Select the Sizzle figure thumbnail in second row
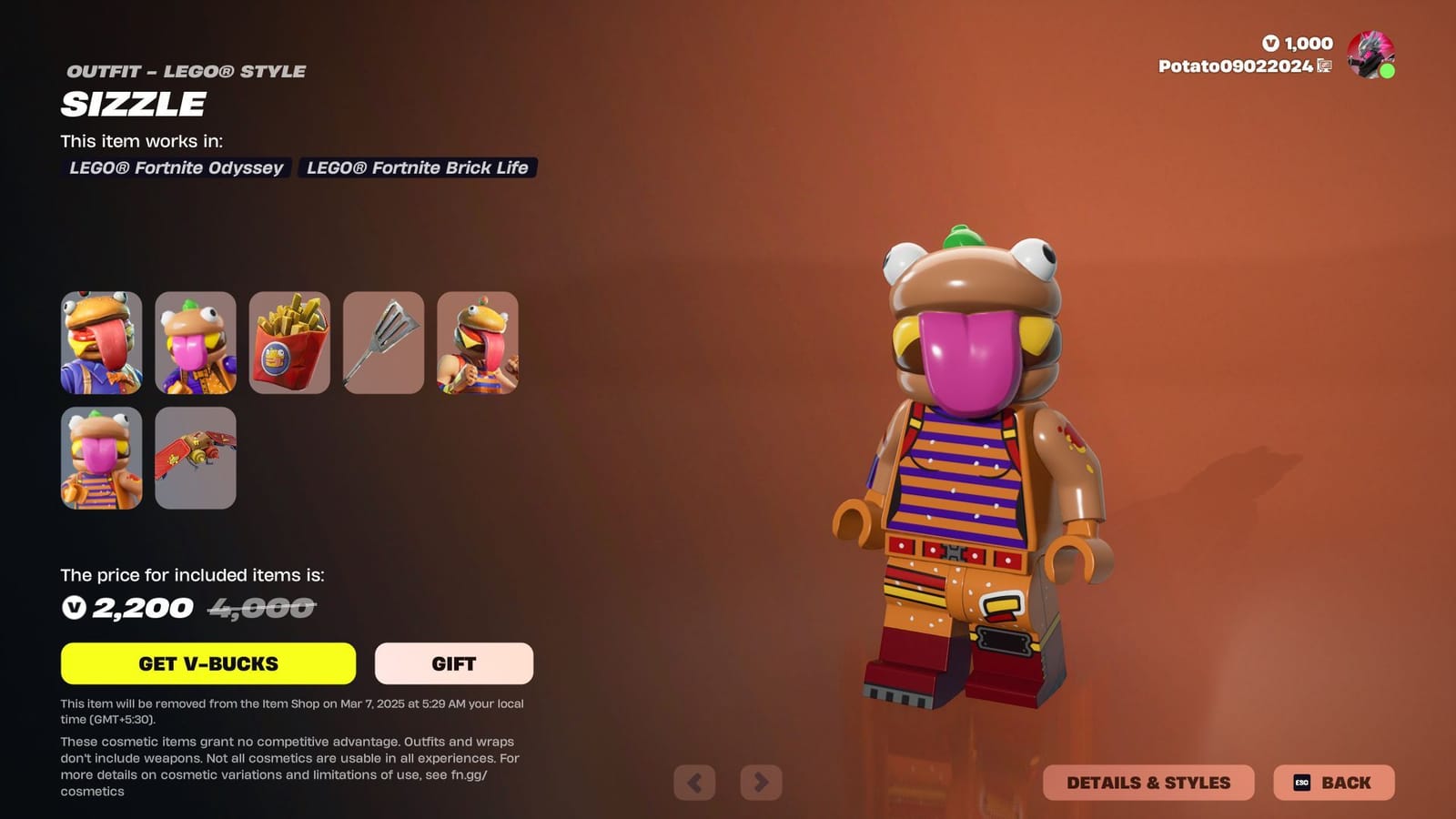Image resolution: width=1456 pixels, height=819 pixels. pyautogui.click(x=101, y=458)
